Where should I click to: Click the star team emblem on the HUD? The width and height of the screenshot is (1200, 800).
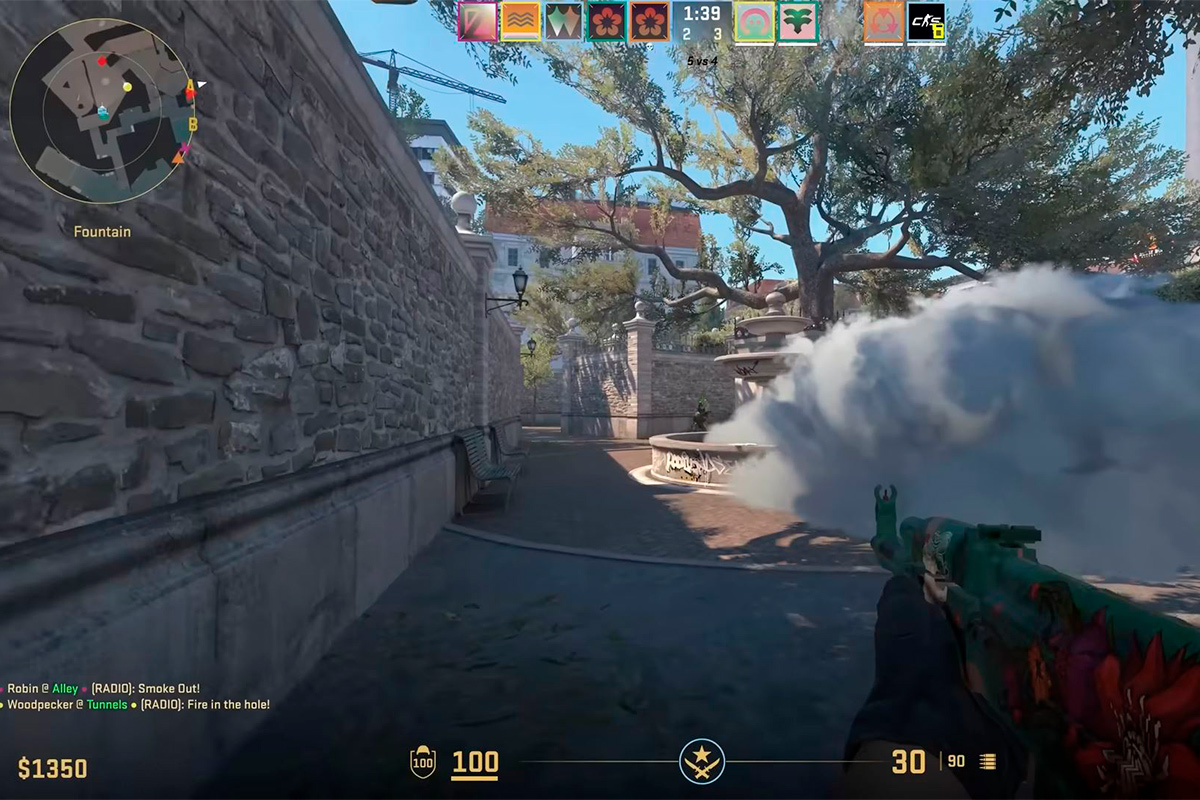pyautogui.click(x=701, y=762)
